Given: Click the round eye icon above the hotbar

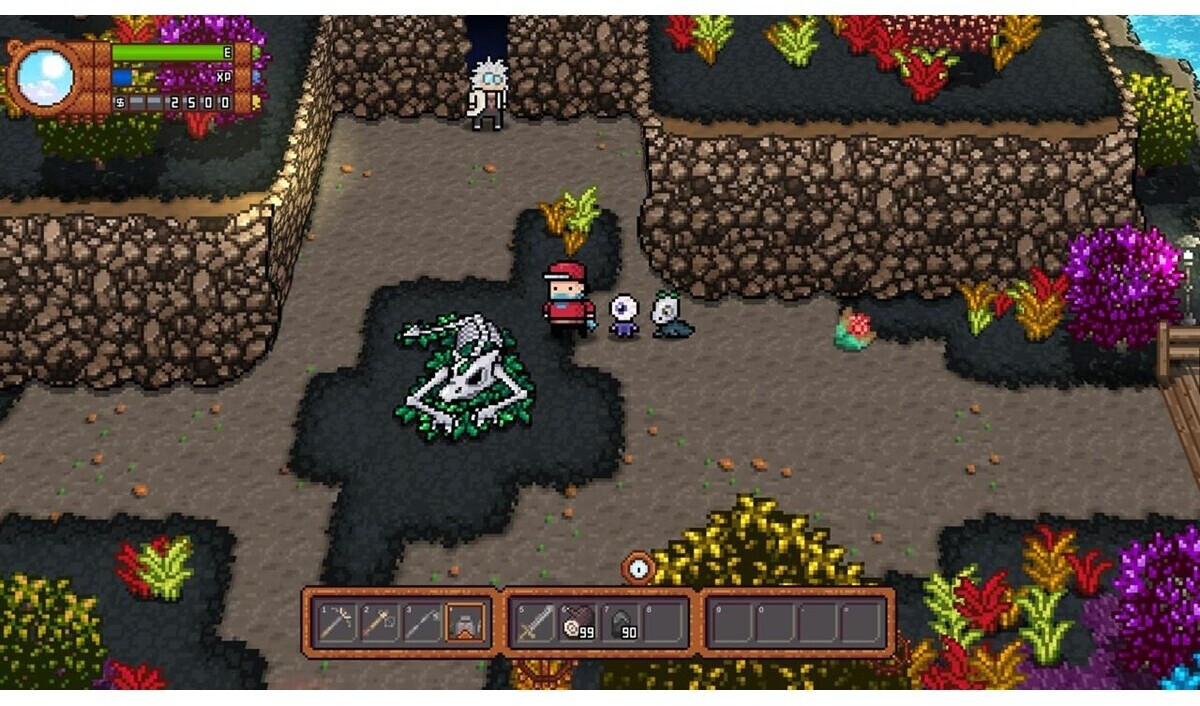Looking at the screenshot, I should 638,569.
